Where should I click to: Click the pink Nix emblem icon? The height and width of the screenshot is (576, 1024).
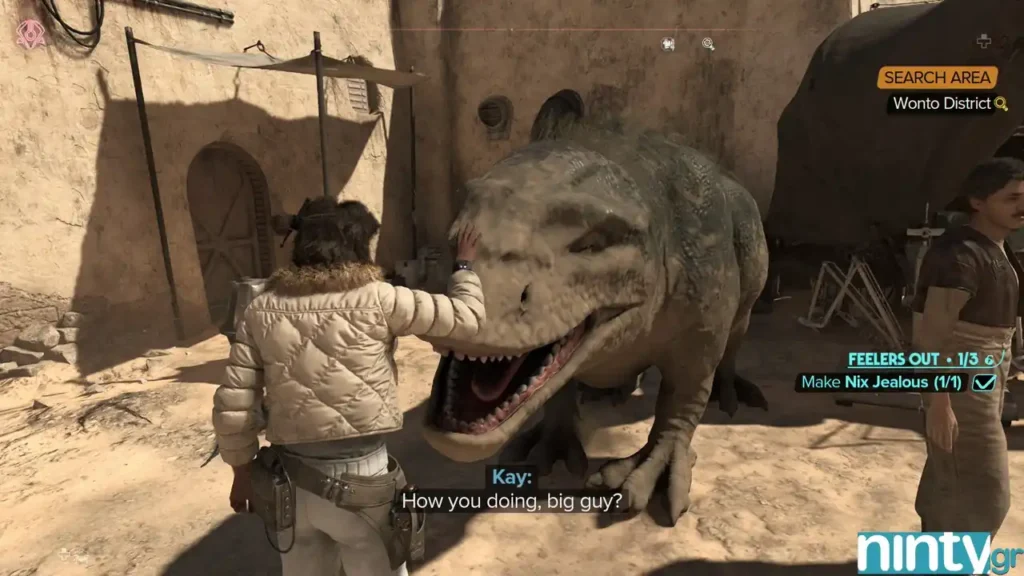click(31, 32)
